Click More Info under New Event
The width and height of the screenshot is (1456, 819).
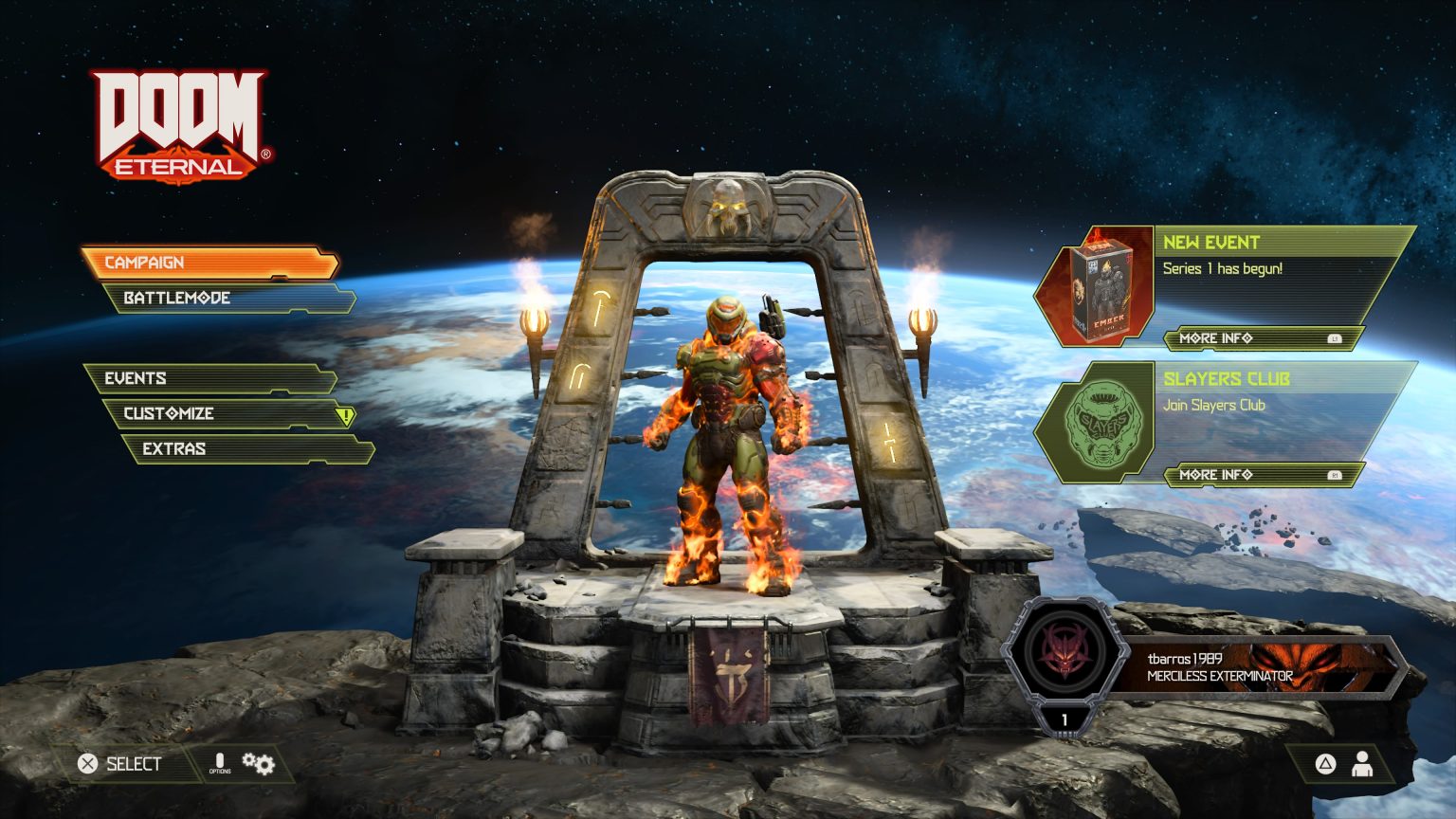tap(1216, 338)
